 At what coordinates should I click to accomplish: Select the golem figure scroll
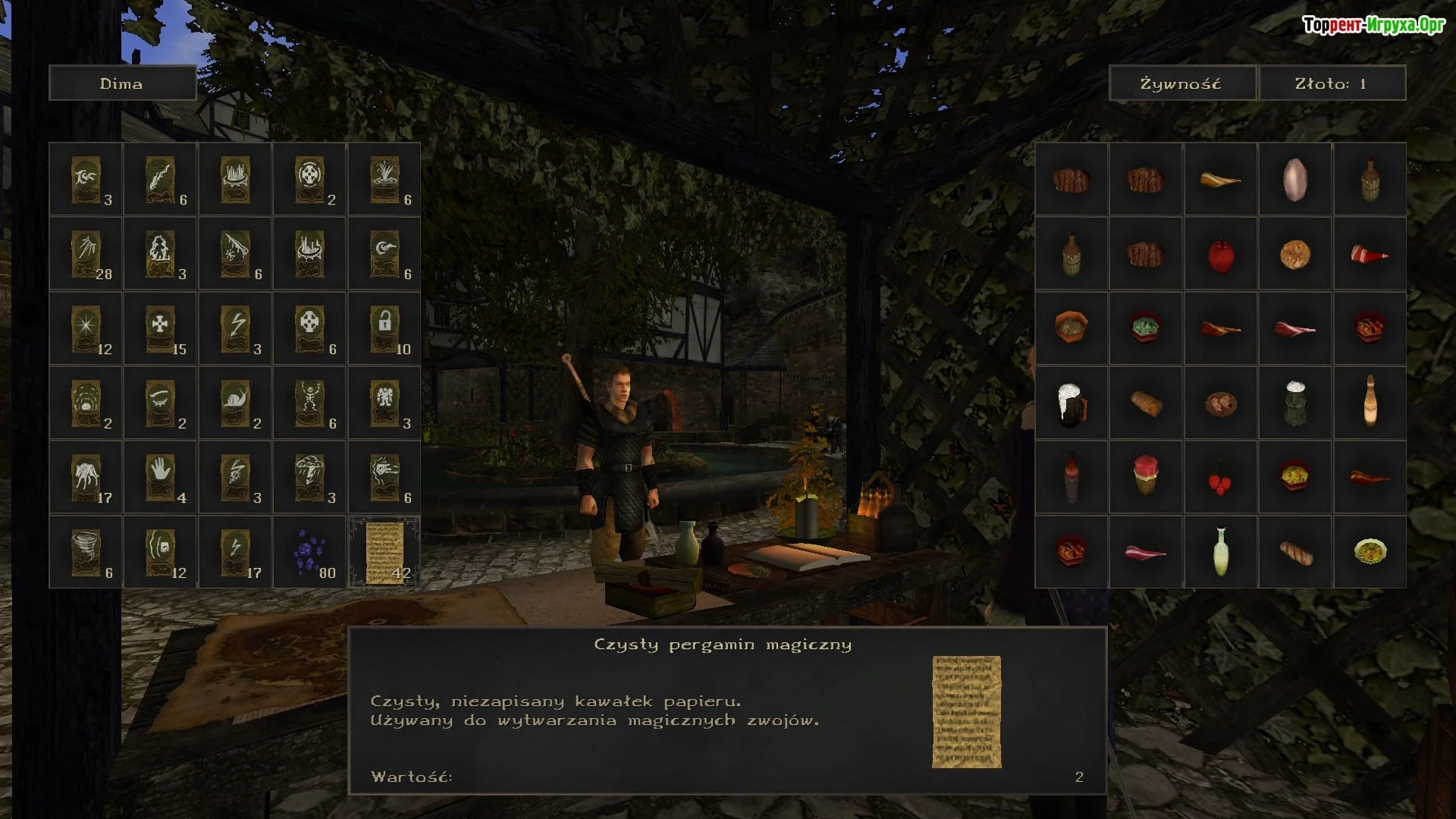click(384, 403)
